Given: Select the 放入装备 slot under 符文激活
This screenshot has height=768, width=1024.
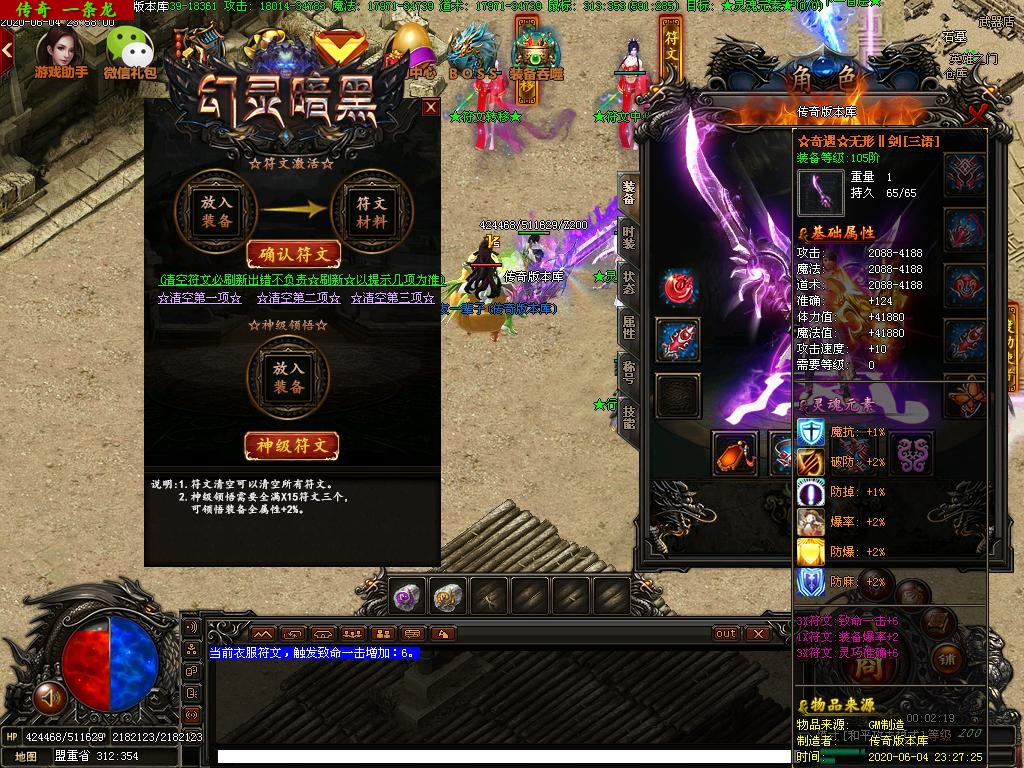Looking at the screenshot, I should point(216,210).
